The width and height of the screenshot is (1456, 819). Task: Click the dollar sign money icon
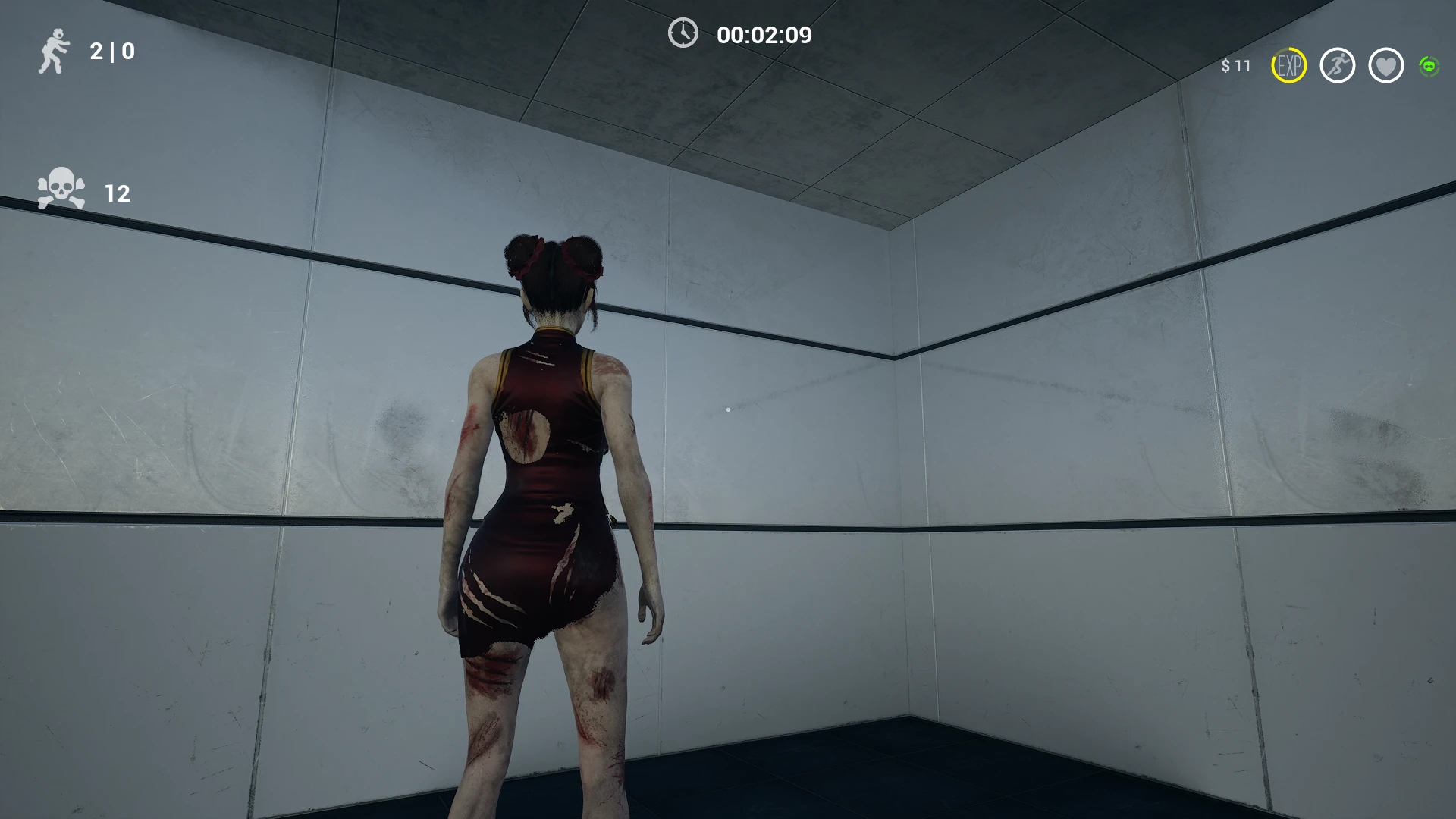[x=1225, y=67]
